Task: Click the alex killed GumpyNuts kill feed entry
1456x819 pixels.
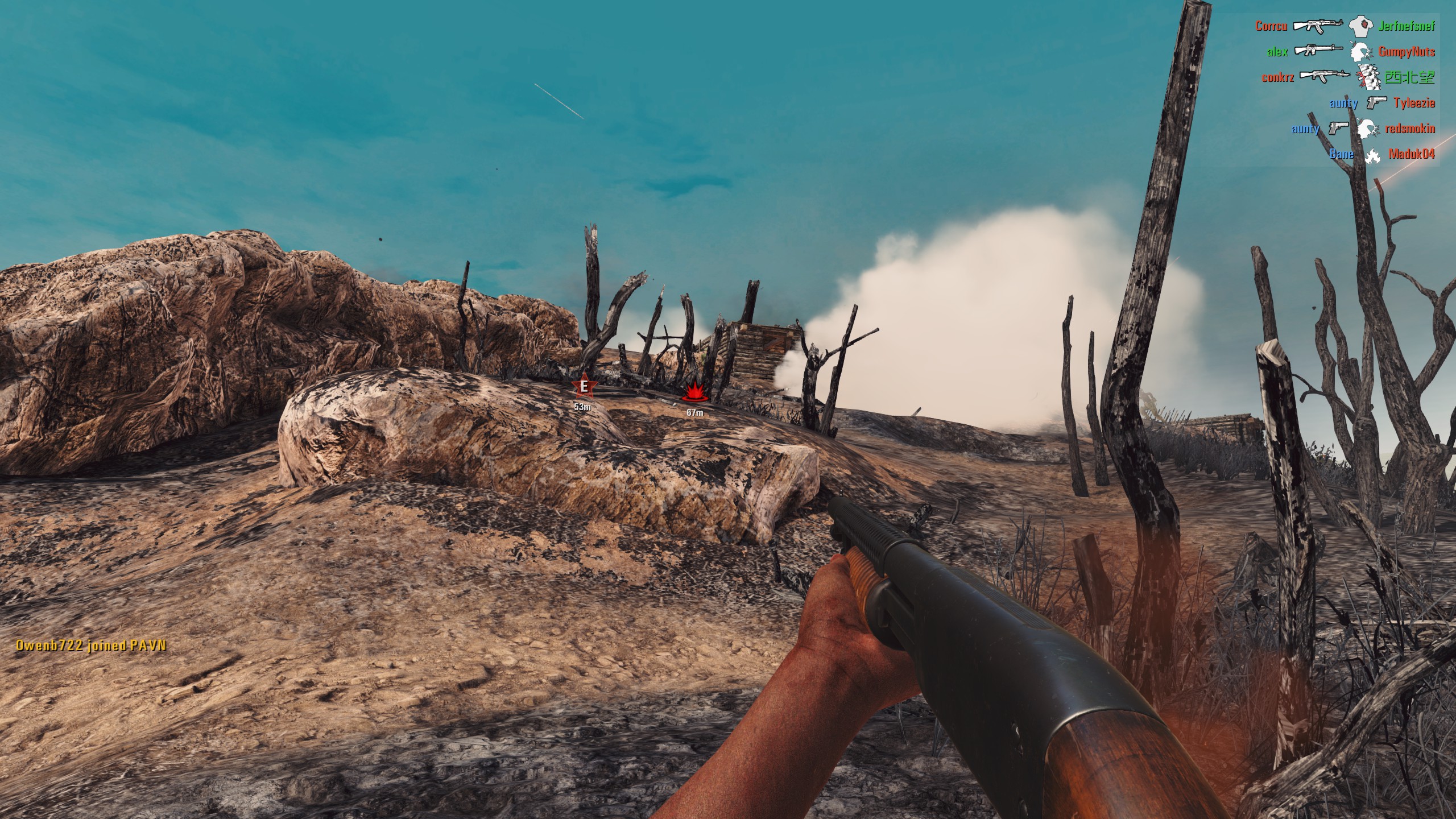Action: [x=1356, y=52]
